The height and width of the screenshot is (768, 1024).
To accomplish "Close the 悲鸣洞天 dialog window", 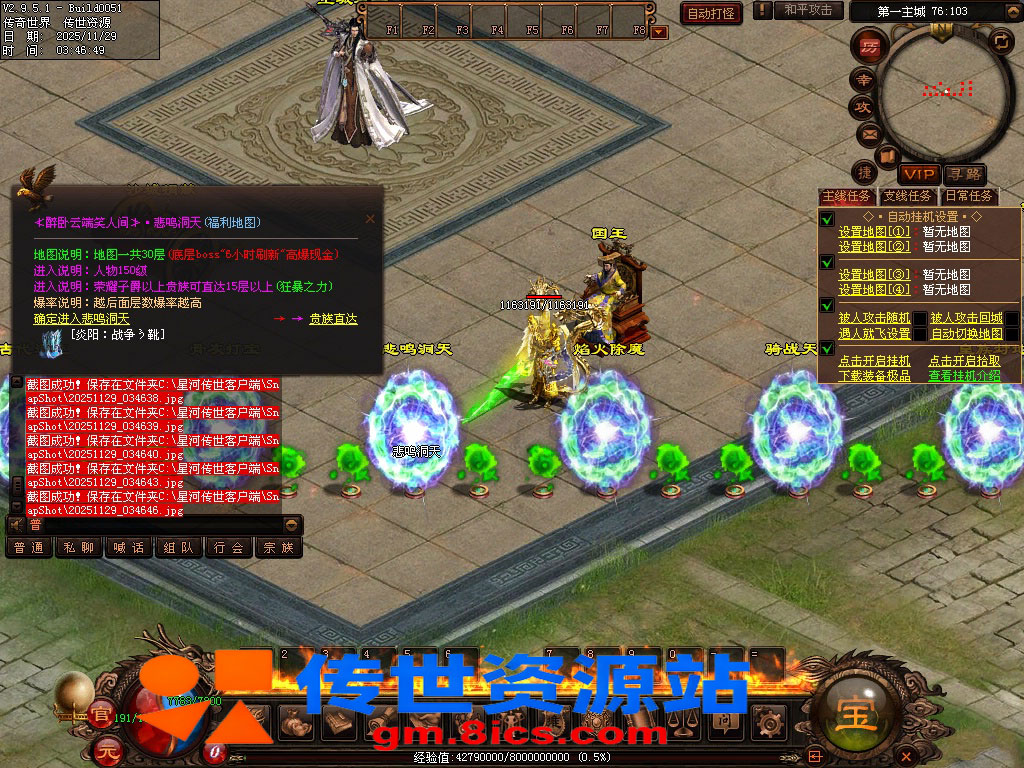I will point(370,218).
